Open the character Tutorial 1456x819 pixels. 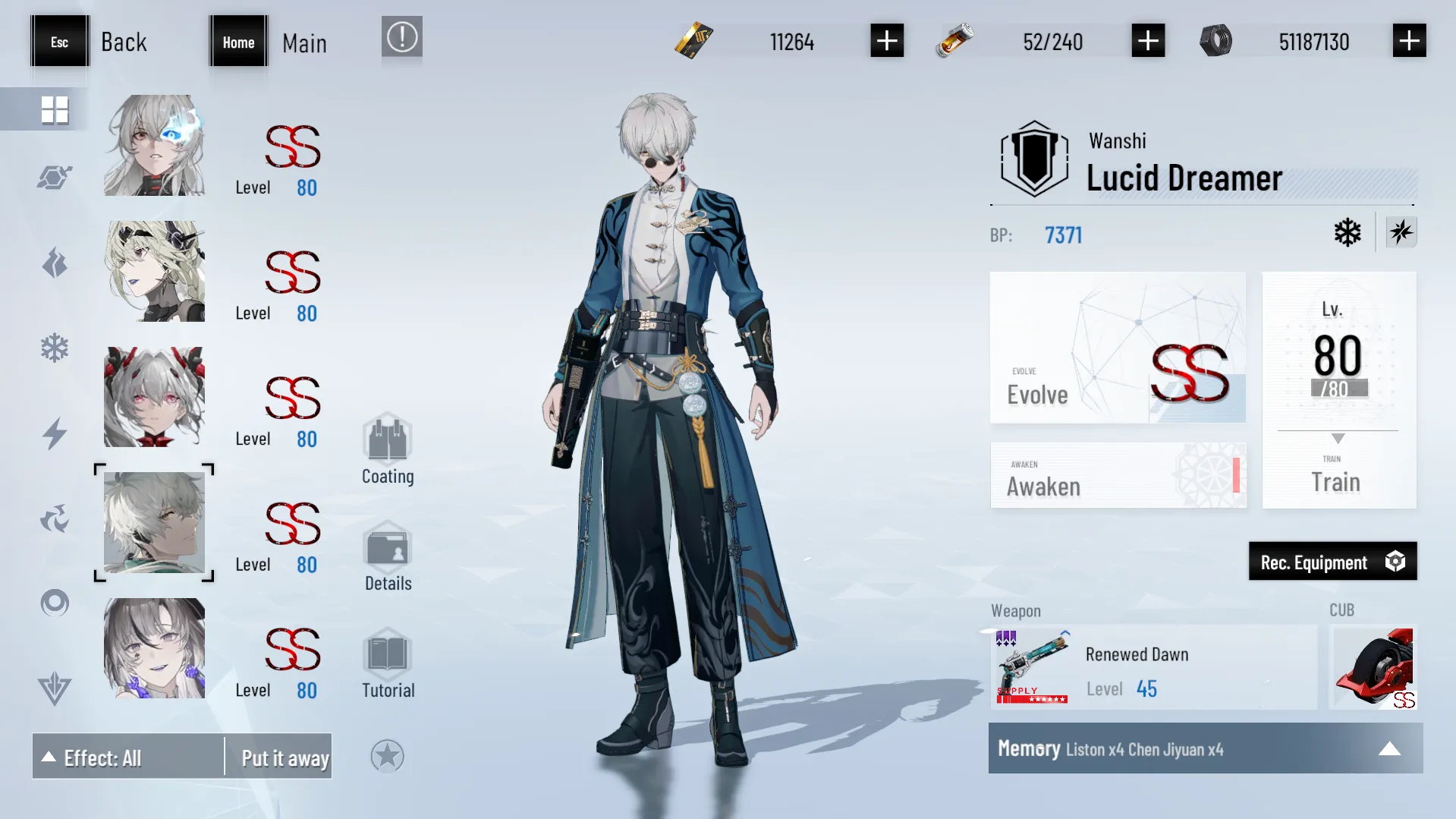pyautogui.click(x=387, y=663)
